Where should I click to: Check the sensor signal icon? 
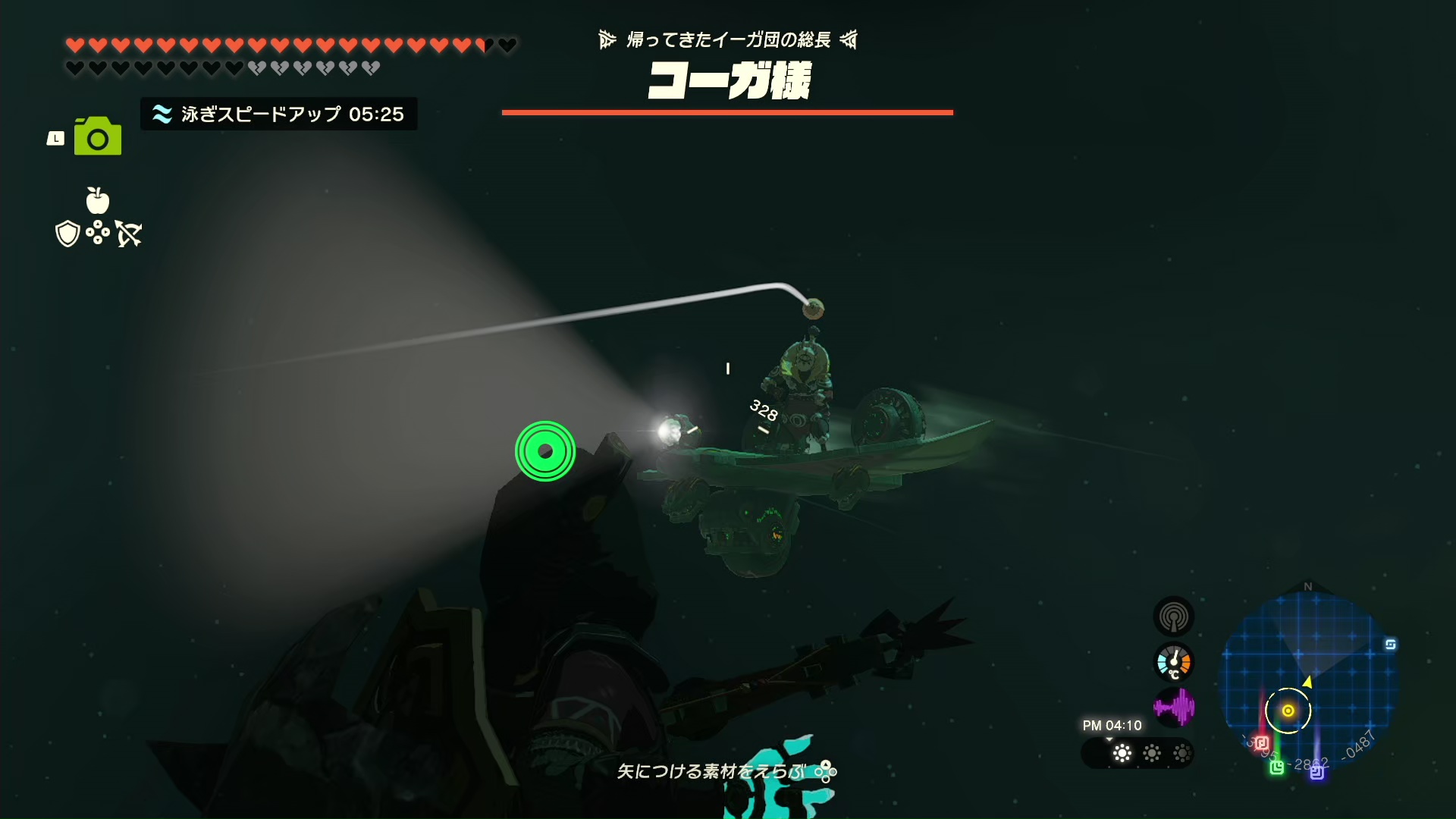point(1173,617)
